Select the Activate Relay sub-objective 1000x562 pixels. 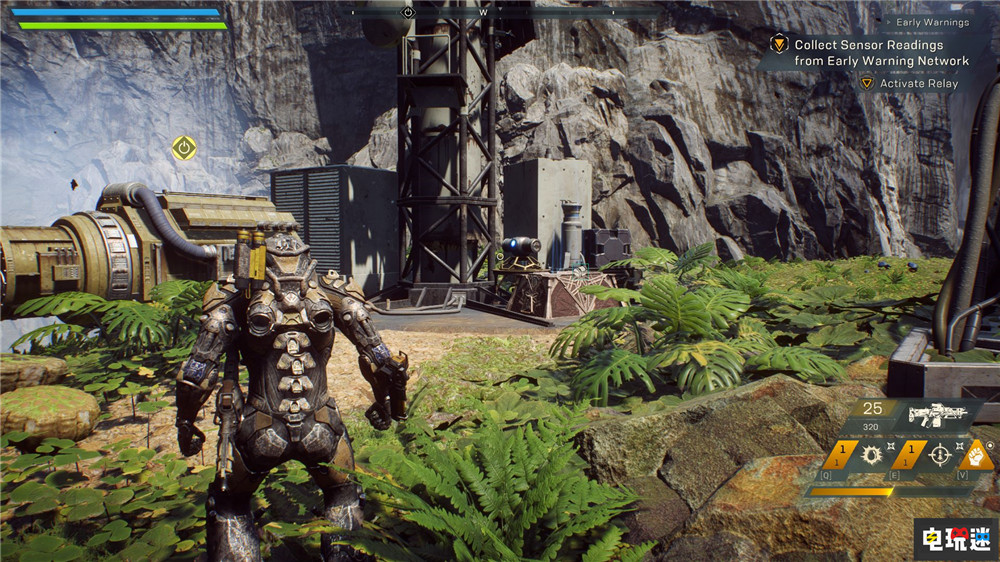918,84
